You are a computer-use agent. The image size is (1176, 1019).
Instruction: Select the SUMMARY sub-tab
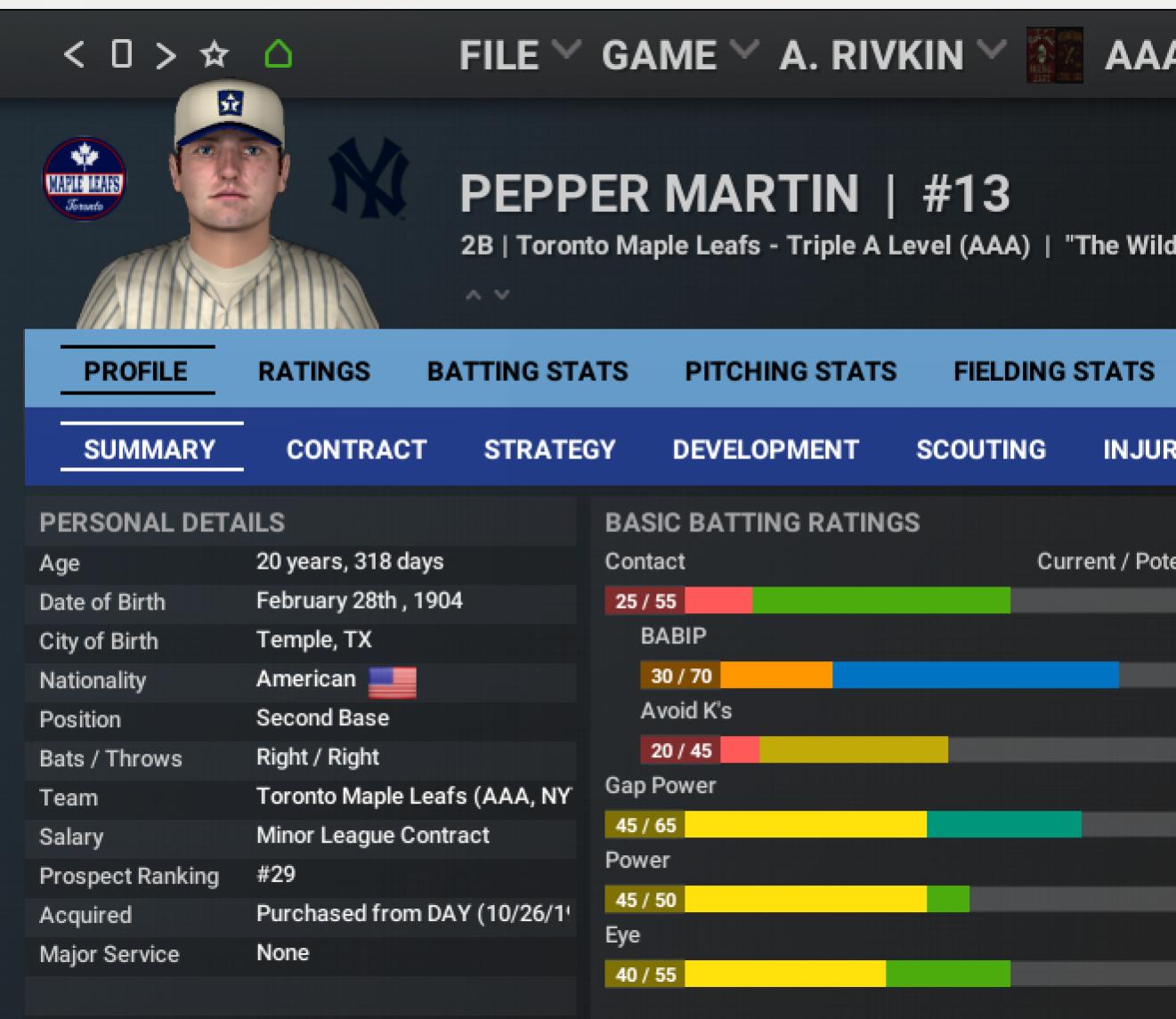click(150, 449)
